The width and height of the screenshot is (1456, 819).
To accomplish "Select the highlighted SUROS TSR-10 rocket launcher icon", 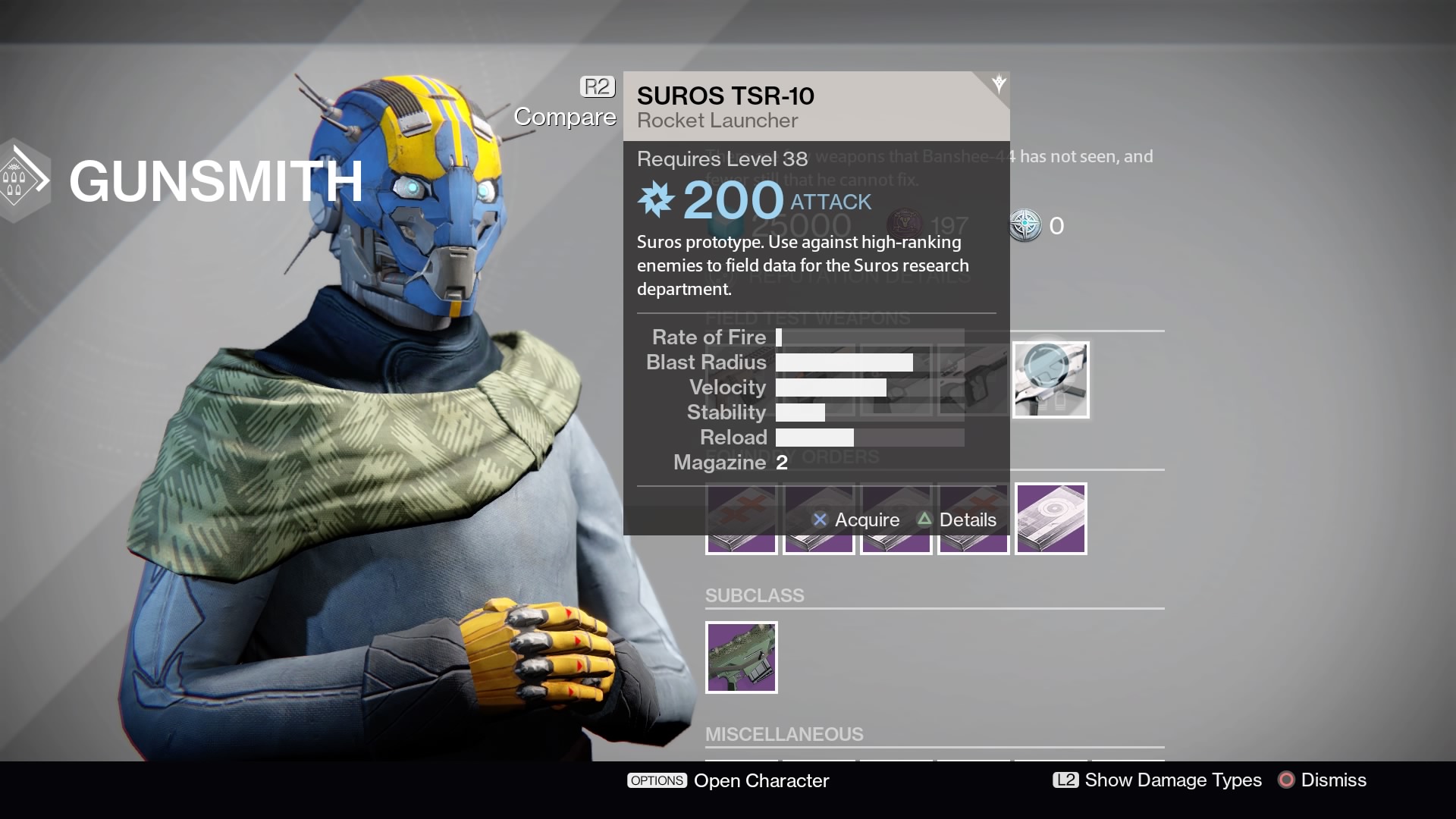I will (x=1051, y=379).
